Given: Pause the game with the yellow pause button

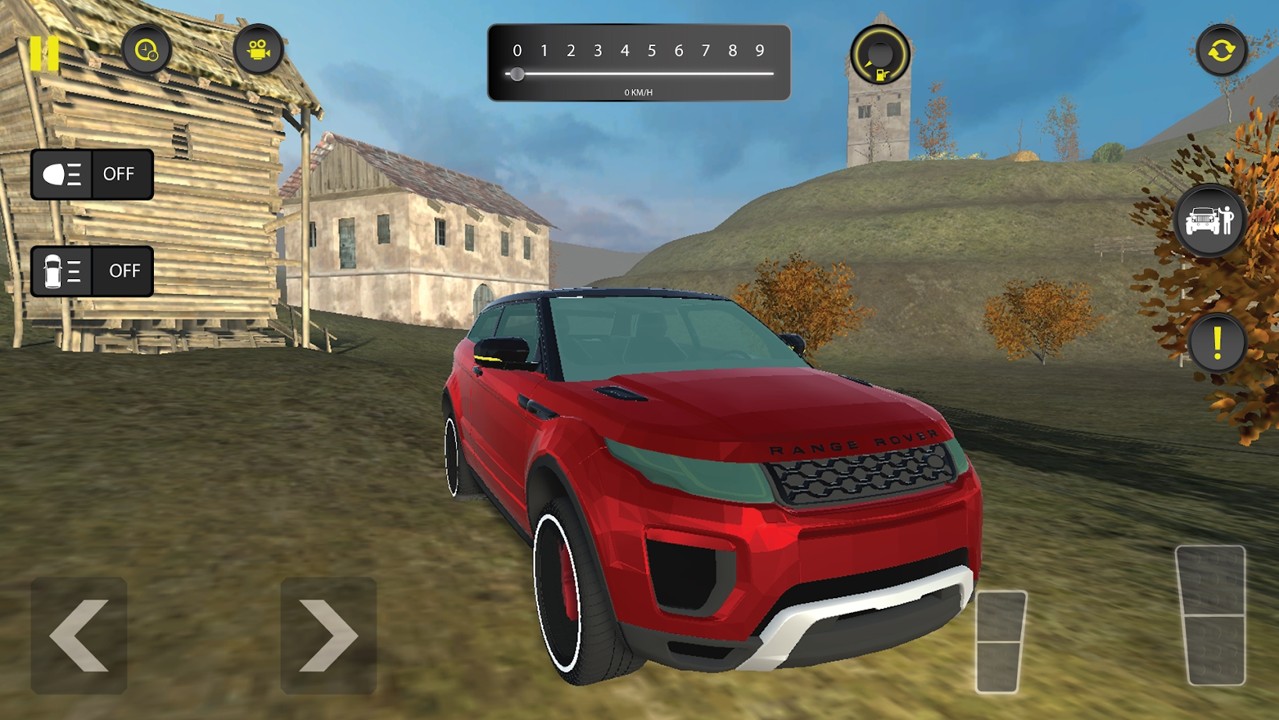Looking at the screenshot, I should click(x=43, y=53).
